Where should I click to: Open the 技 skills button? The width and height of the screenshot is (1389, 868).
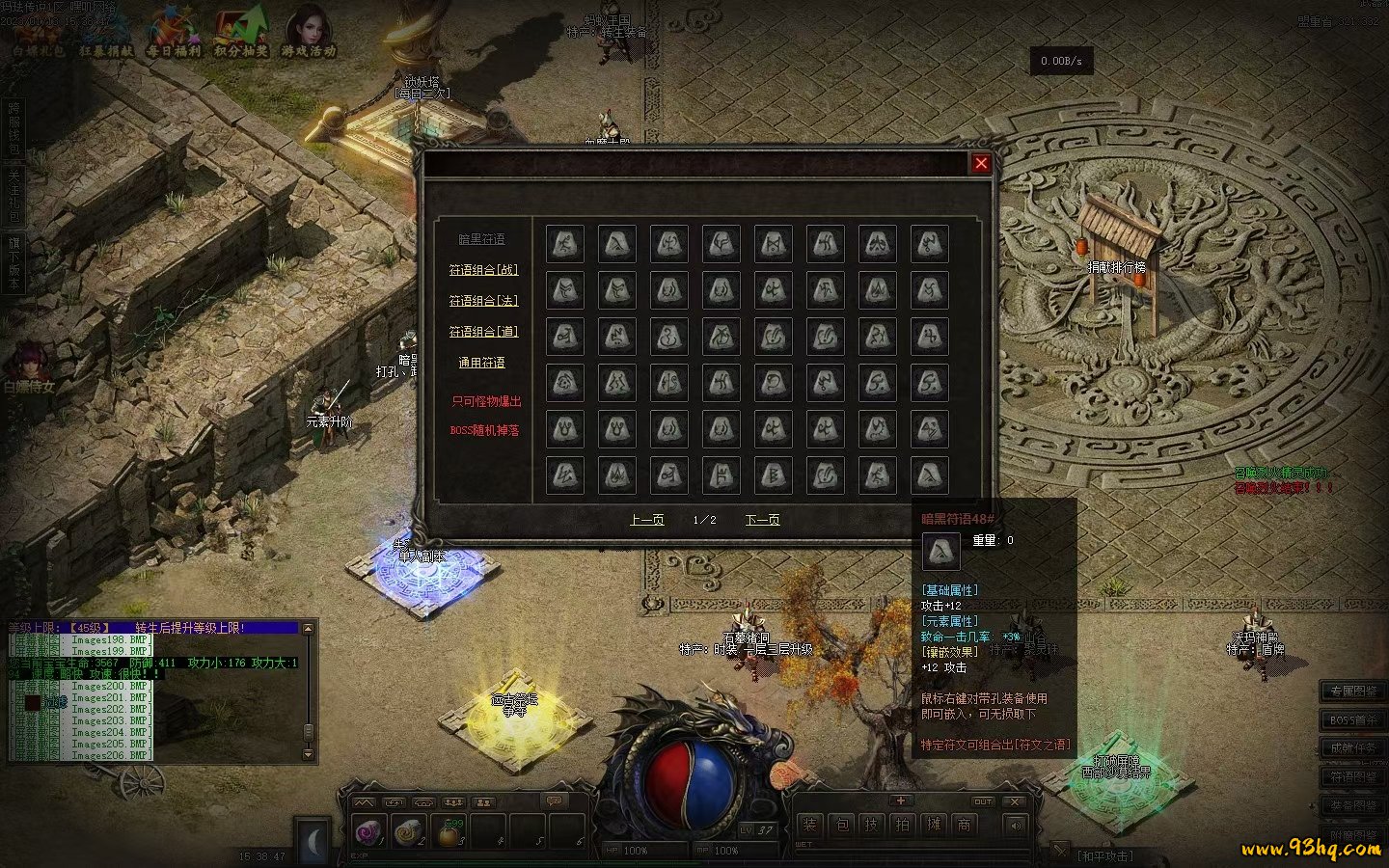(x=872, y=825)
